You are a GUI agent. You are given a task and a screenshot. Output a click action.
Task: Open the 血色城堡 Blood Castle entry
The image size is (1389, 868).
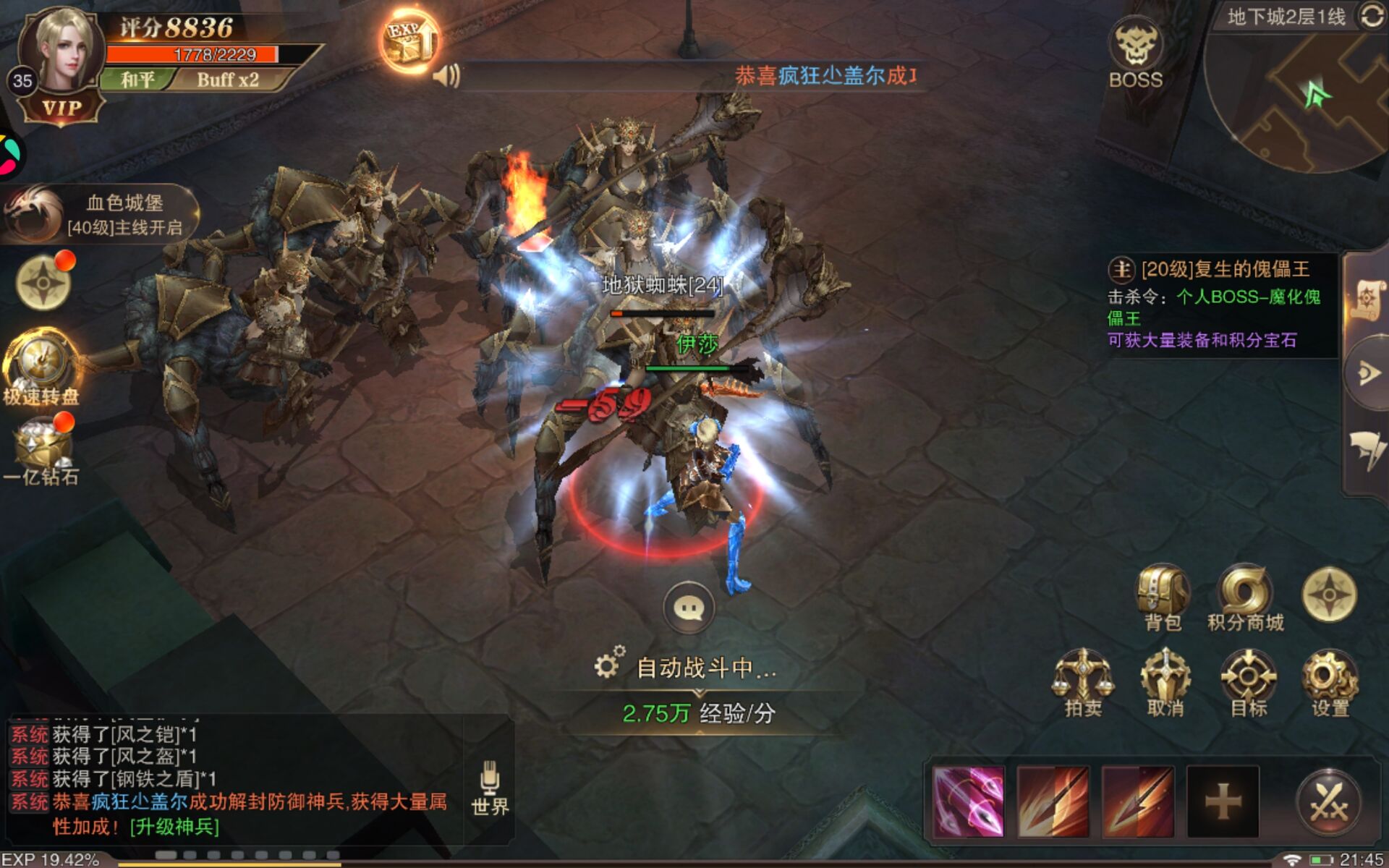(101, 214)
